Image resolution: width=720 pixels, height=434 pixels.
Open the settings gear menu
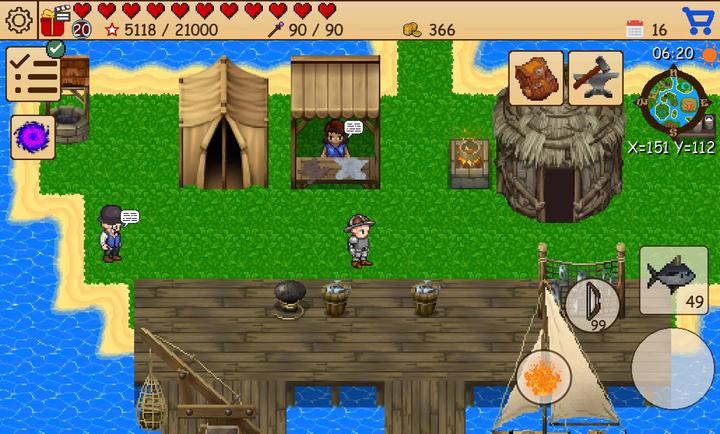19,19
